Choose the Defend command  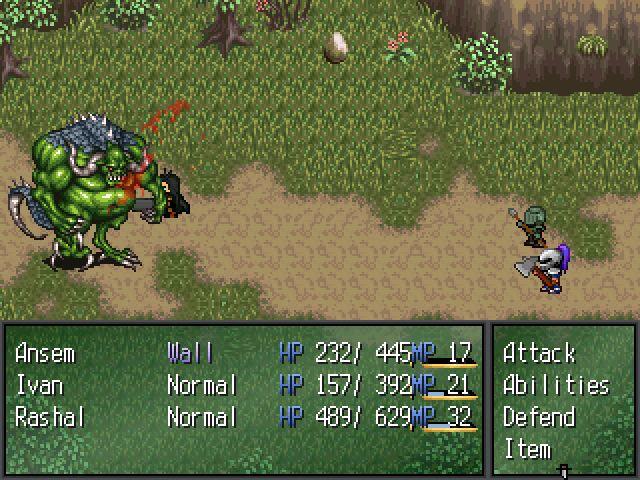[539, 417]
